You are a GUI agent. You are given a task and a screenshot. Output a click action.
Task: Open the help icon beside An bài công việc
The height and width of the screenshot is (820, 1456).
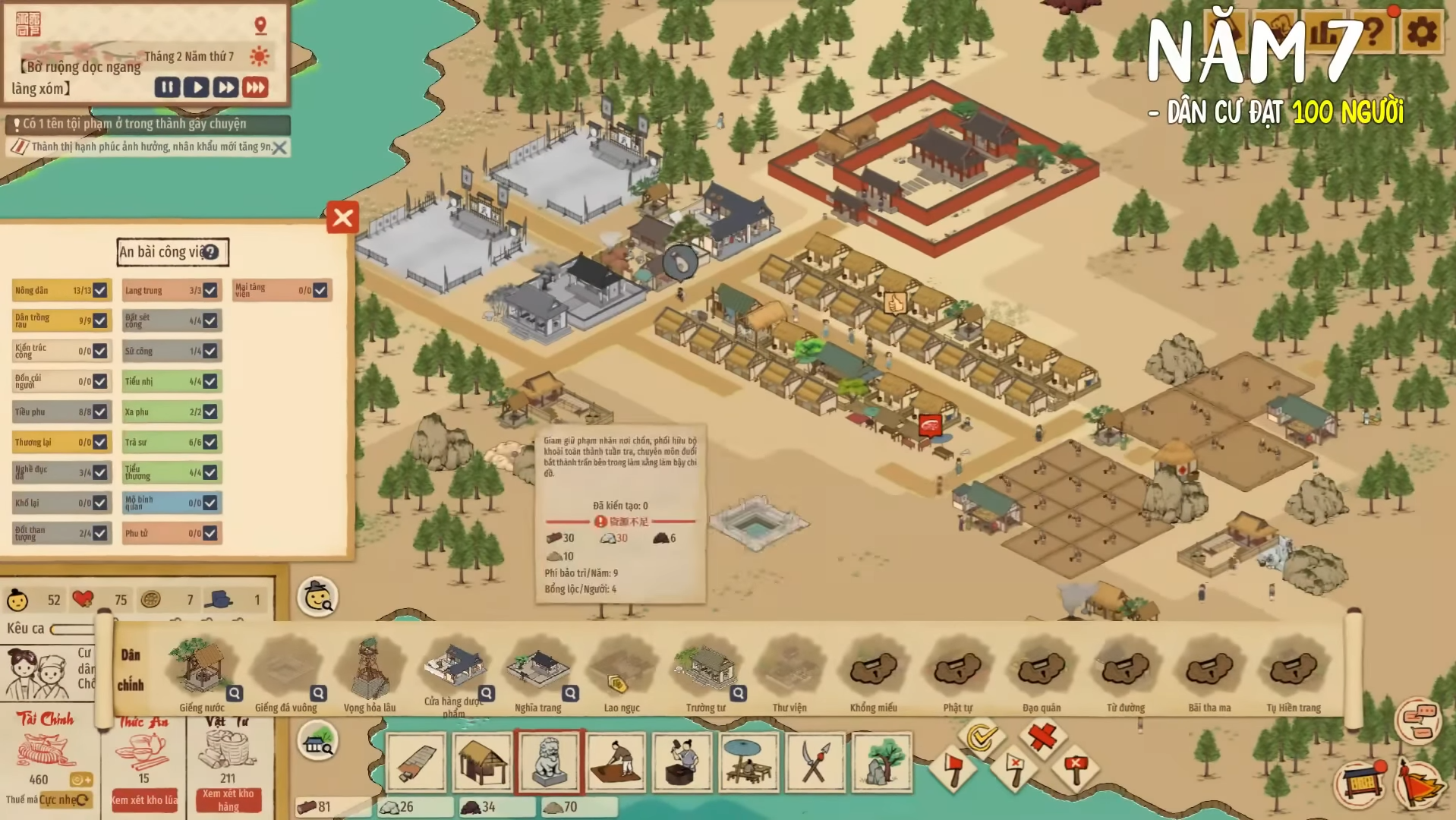pyautogui.click(x=211, y=252)
